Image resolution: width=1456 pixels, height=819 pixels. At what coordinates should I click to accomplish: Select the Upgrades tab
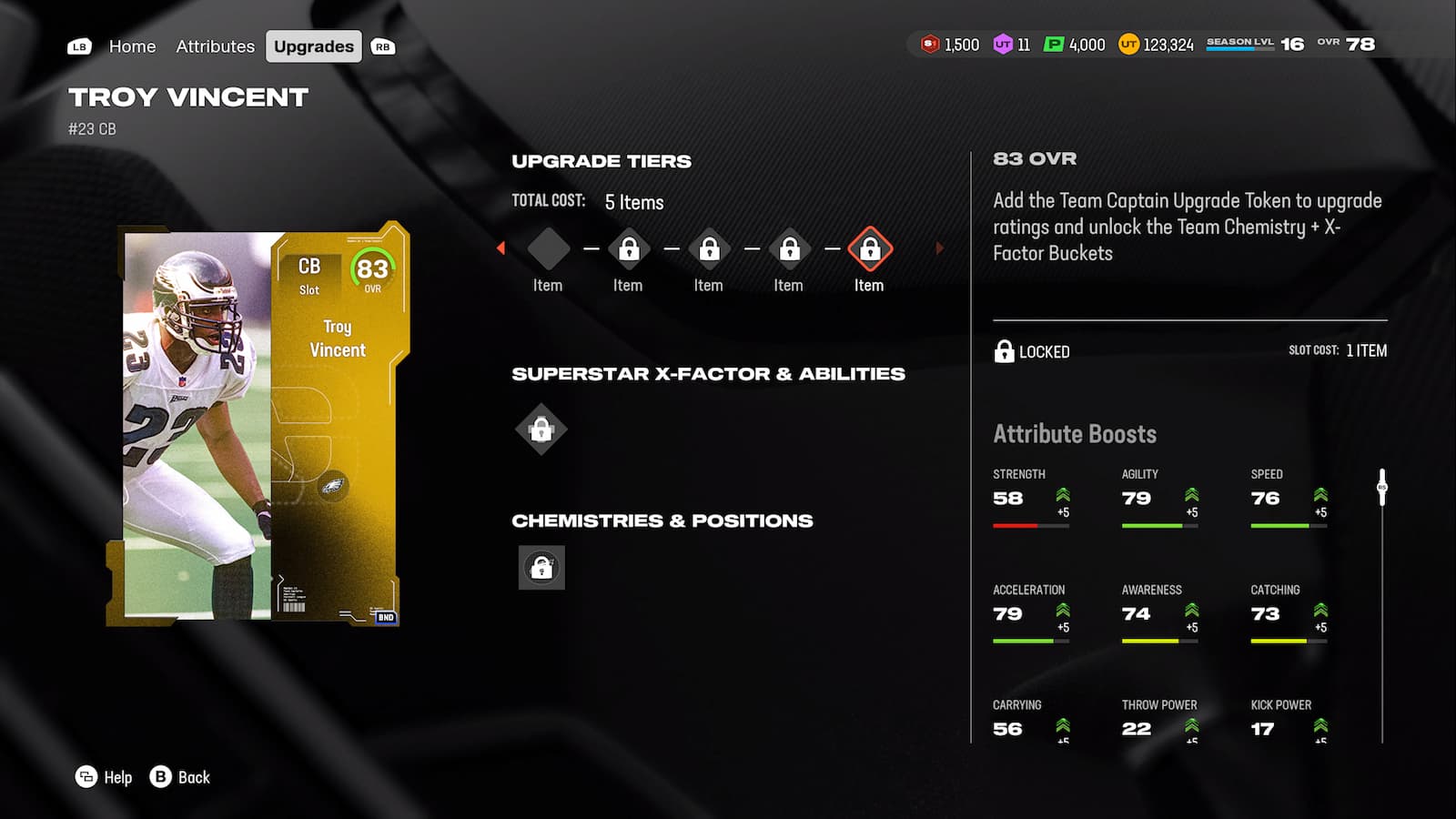(313, 45)
